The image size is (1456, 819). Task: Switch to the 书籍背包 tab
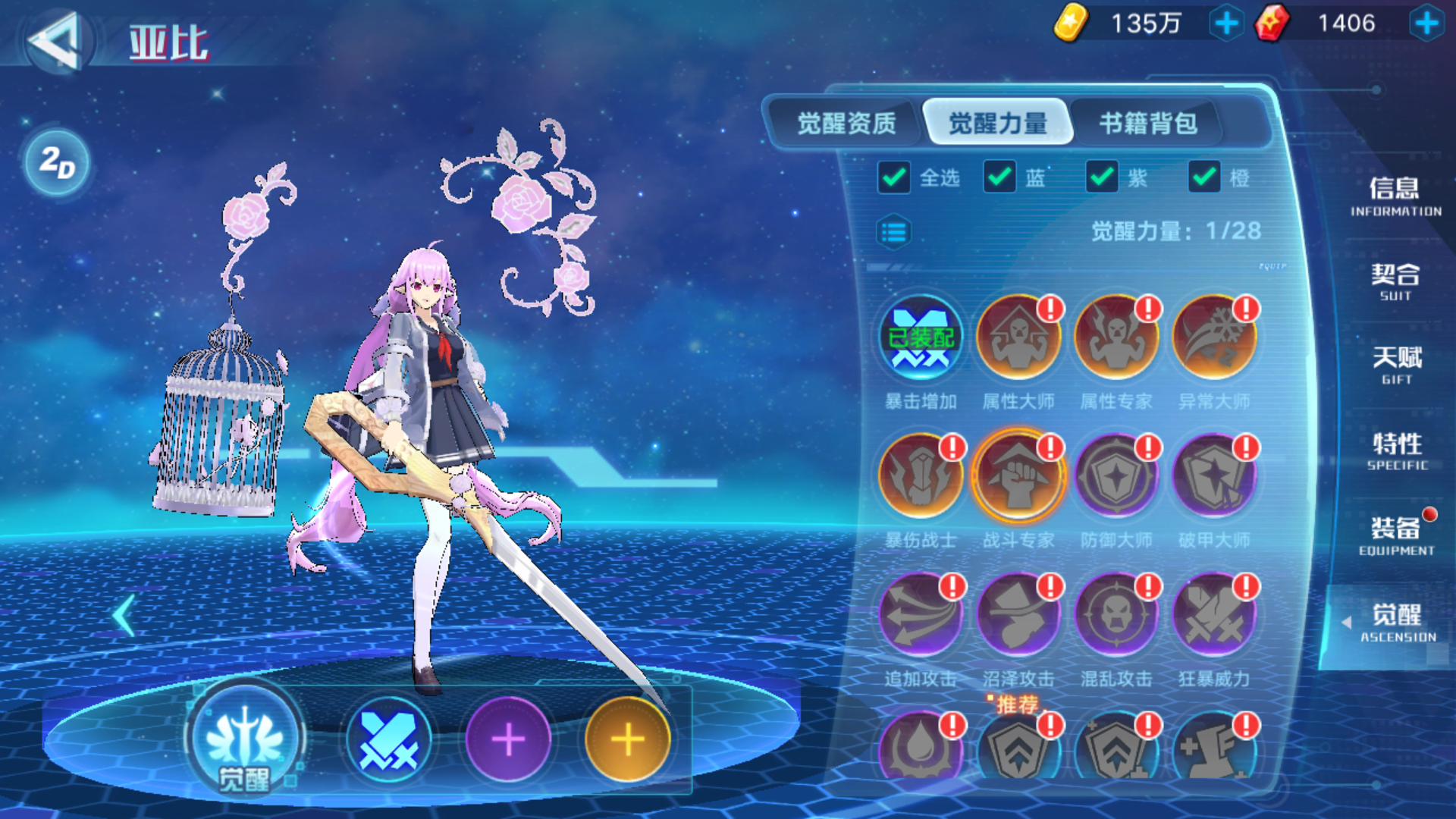click(x=1149, y=124)
